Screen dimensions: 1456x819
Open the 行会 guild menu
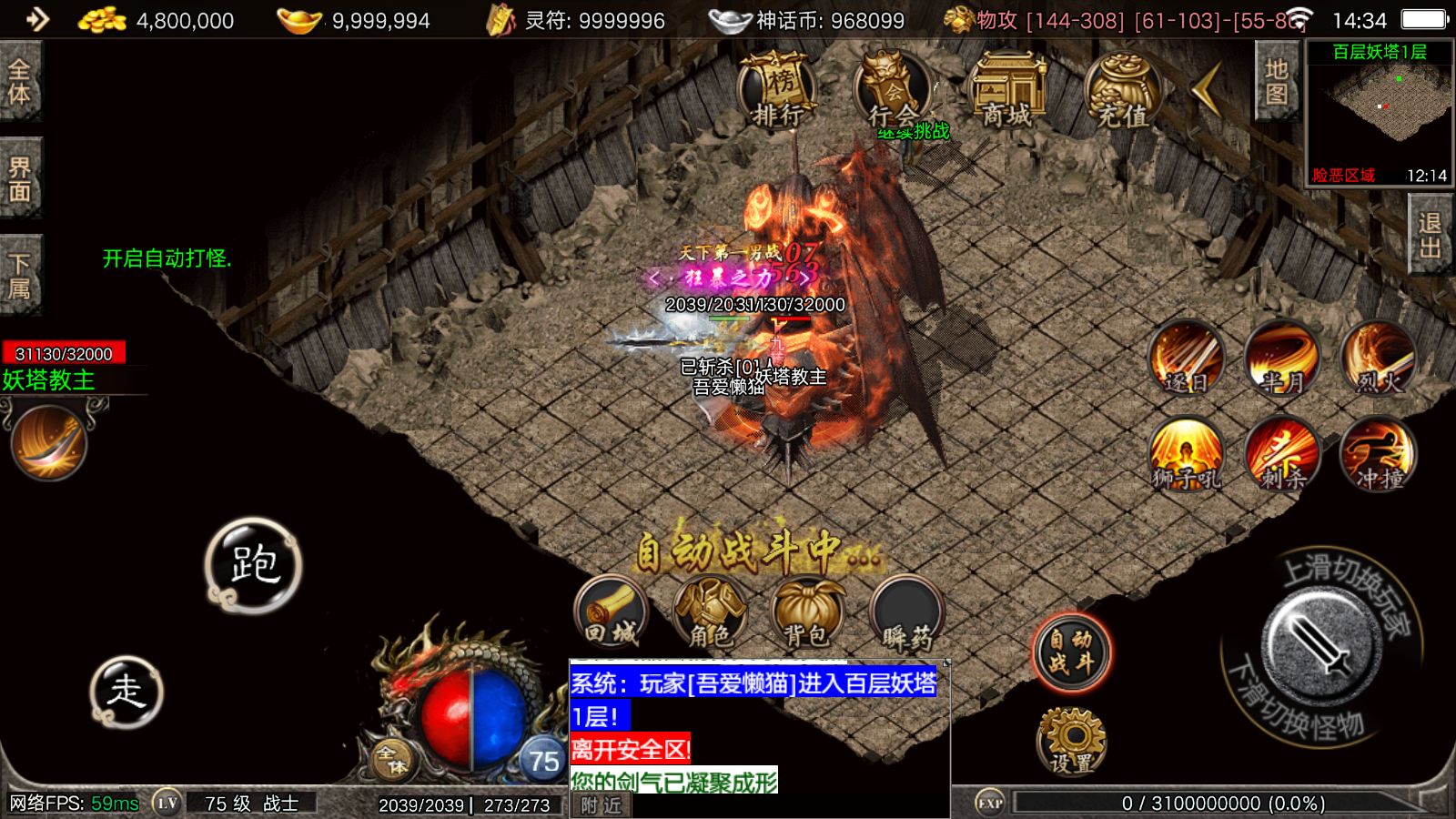coord(892,90)
